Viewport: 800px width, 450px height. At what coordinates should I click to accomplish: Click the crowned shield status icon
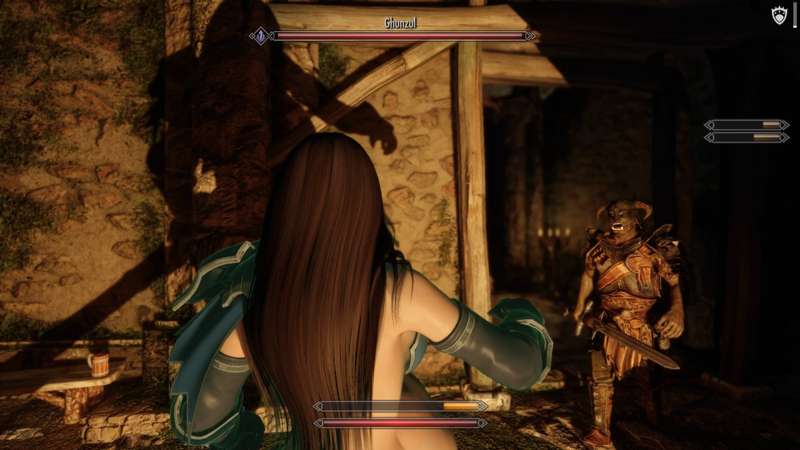coord(780,15)
